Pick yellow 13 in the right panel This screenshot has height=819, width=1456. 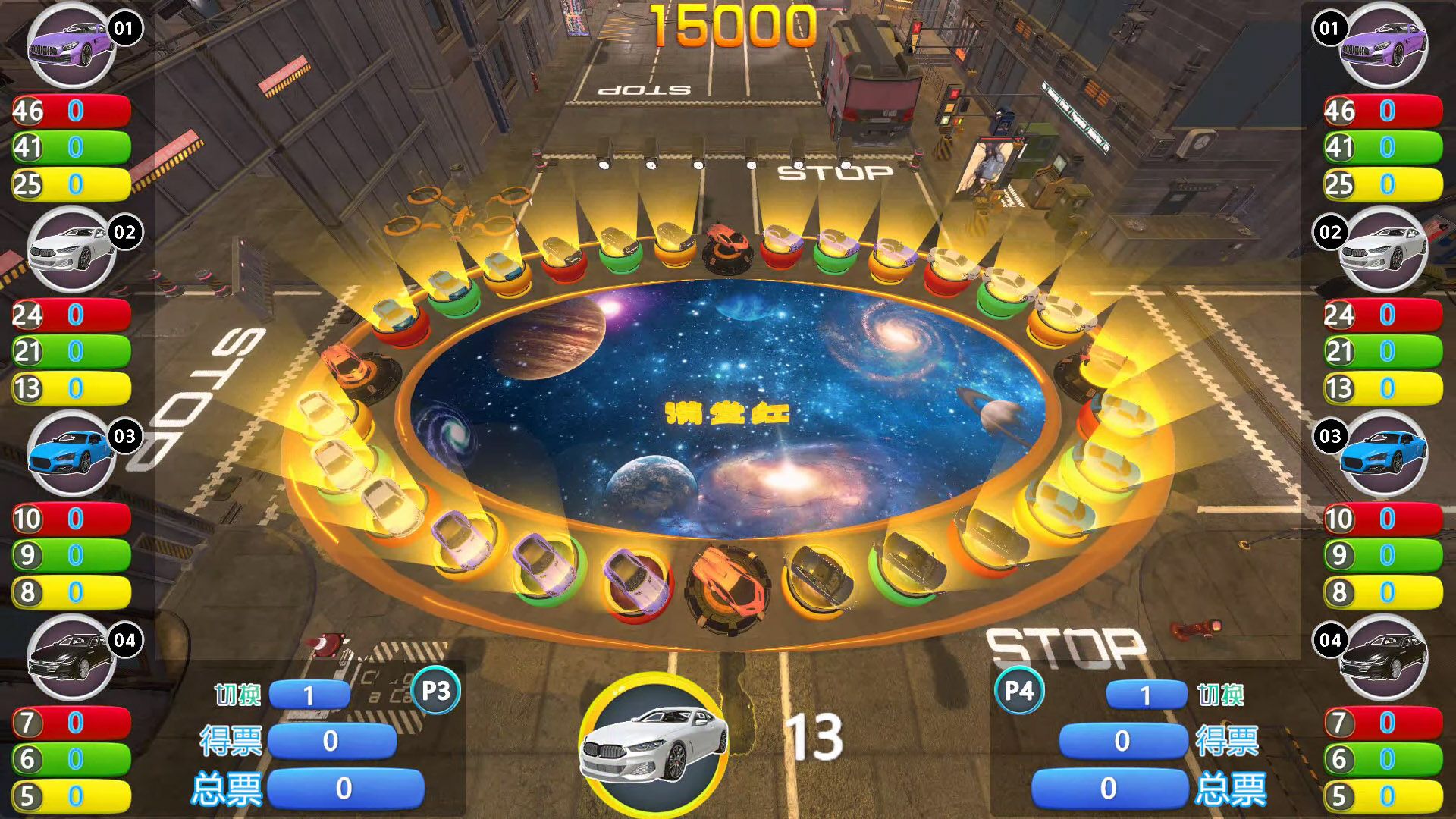[1382, 388]
